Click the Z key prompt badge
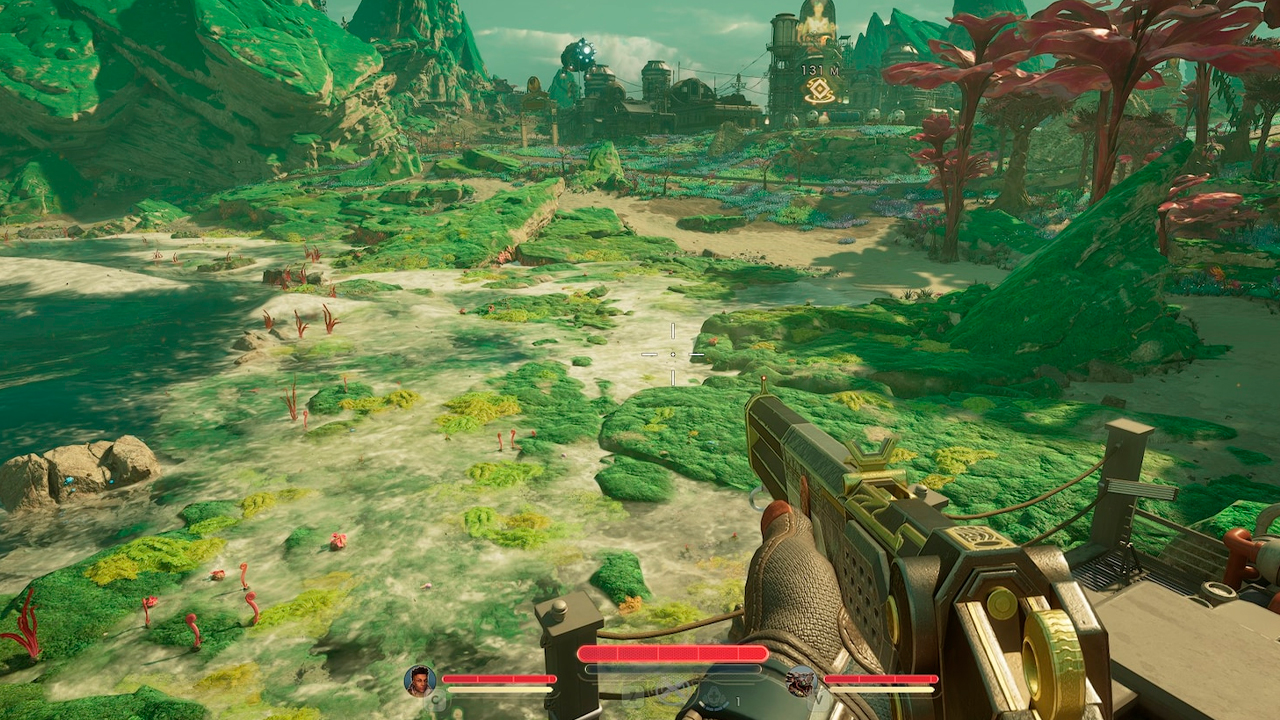This screenshot has height=720, width=1280. click(632, 695)
